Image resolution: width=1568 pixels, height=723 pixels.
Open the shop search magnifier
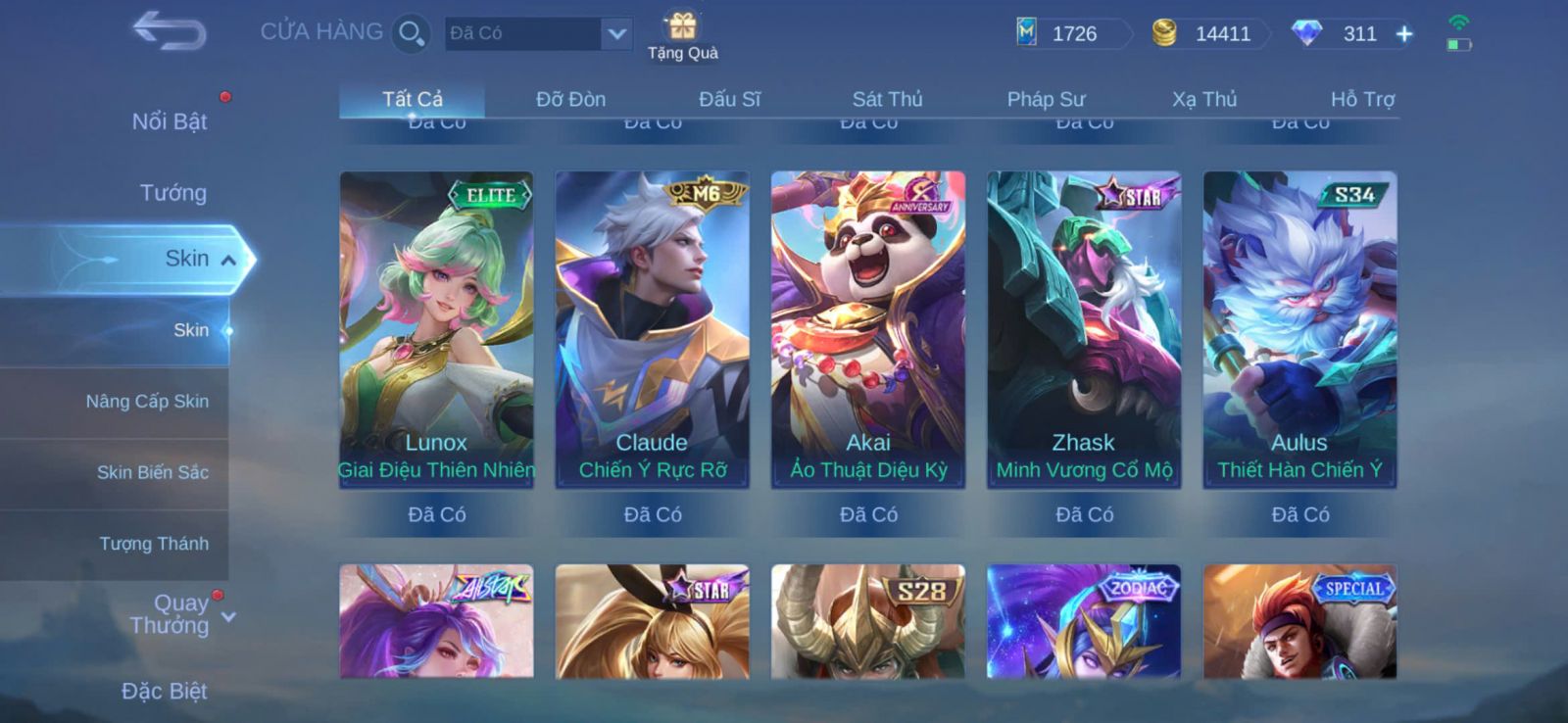pyautogui.click(x=410, y=33)
